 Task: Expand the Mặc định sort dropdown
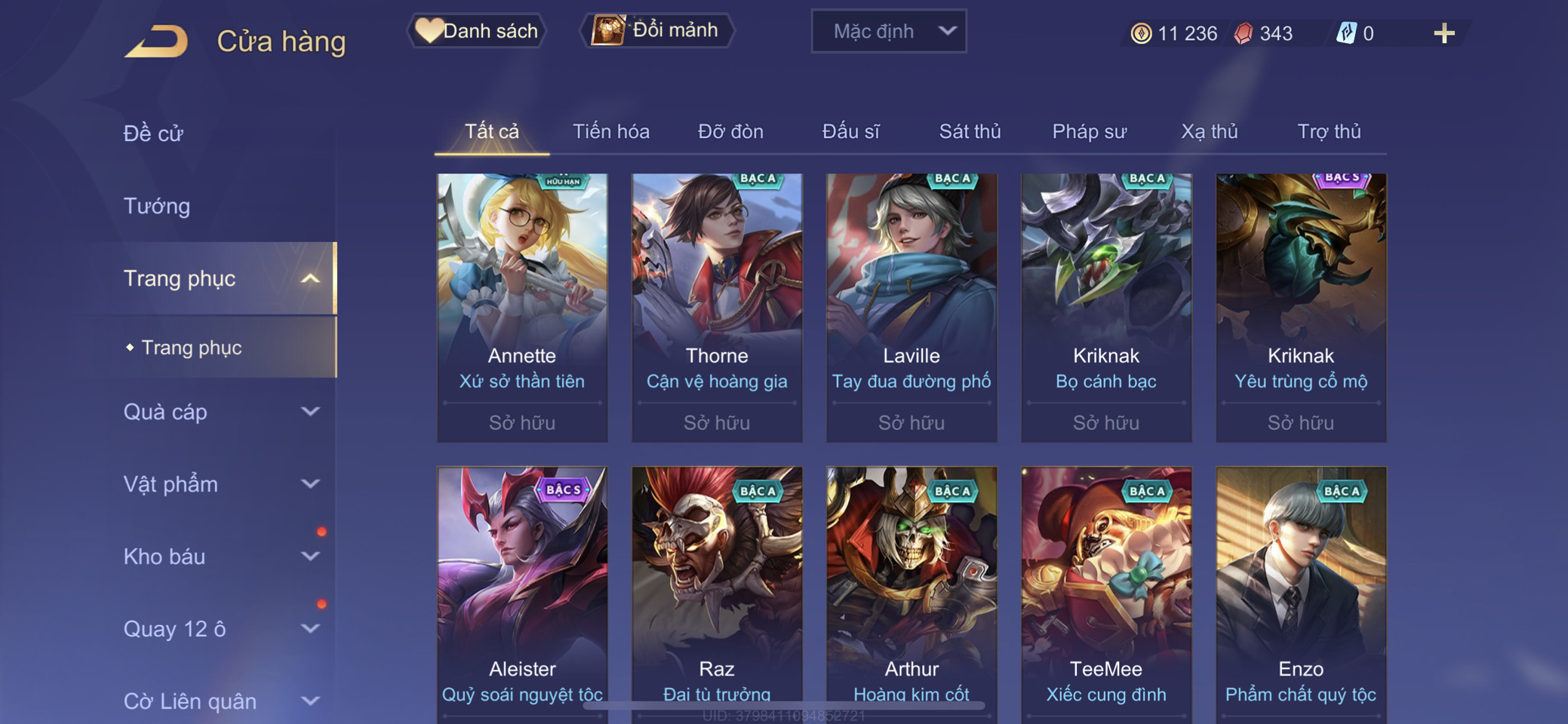point(888,32)
